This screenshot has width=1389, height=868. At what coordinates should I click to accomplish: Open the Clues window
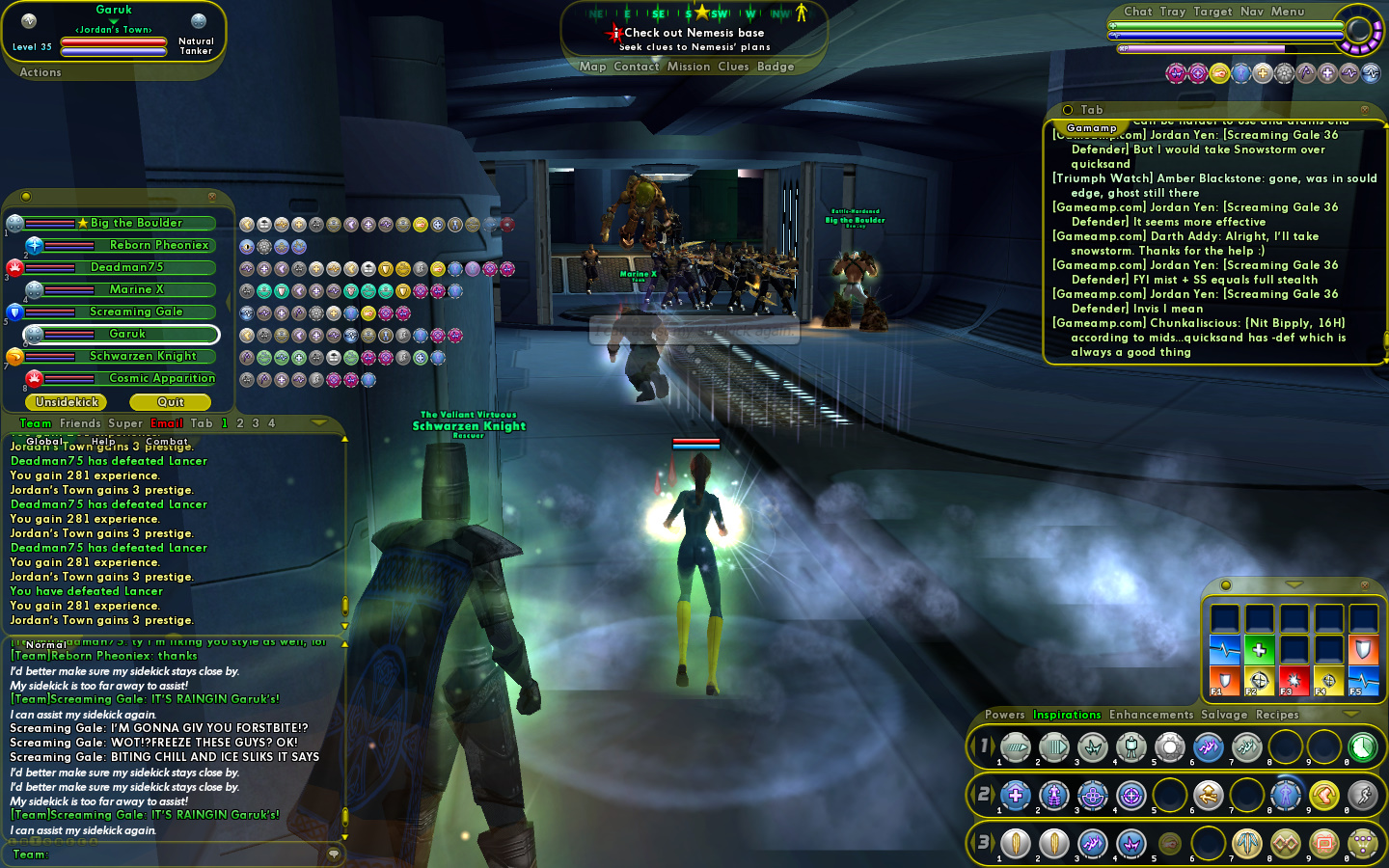[733, 67]
